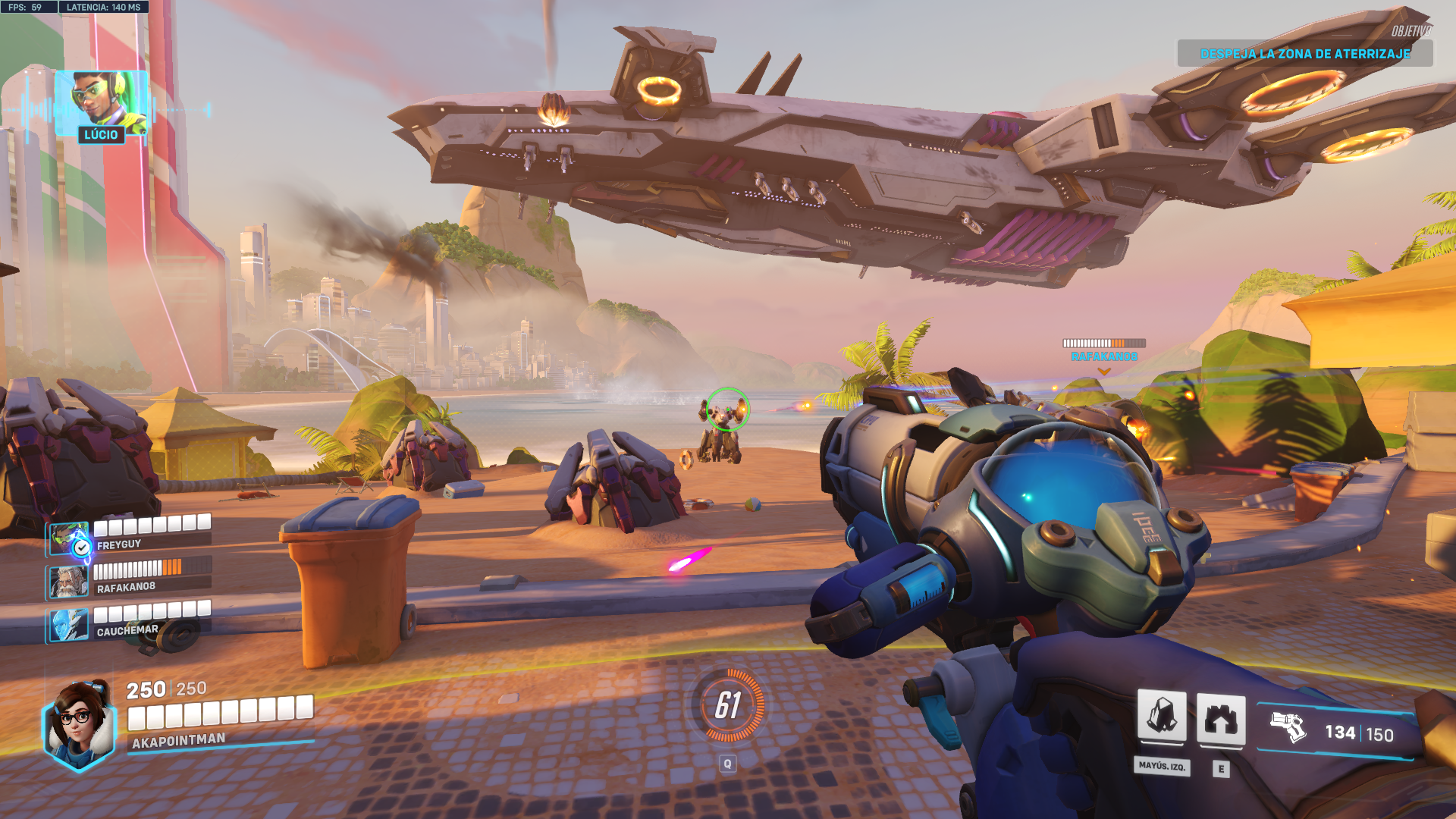This screenshot has width=1456, height=819.
Task: Select teammate RAFAKANO8's portrait
Action: 69,582
